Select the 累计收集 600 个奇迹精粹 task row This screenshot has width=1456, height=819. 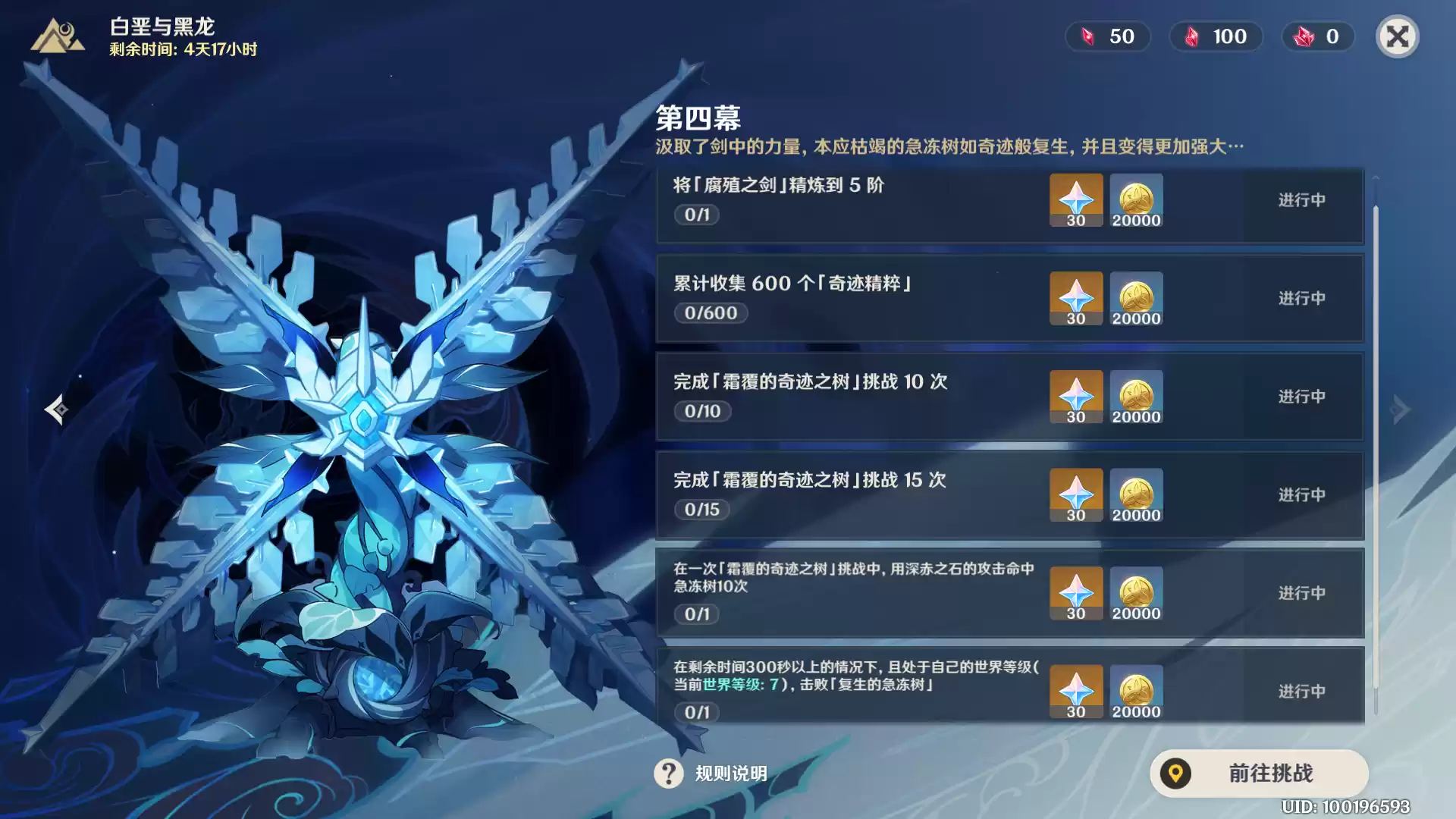coord(849,298)
